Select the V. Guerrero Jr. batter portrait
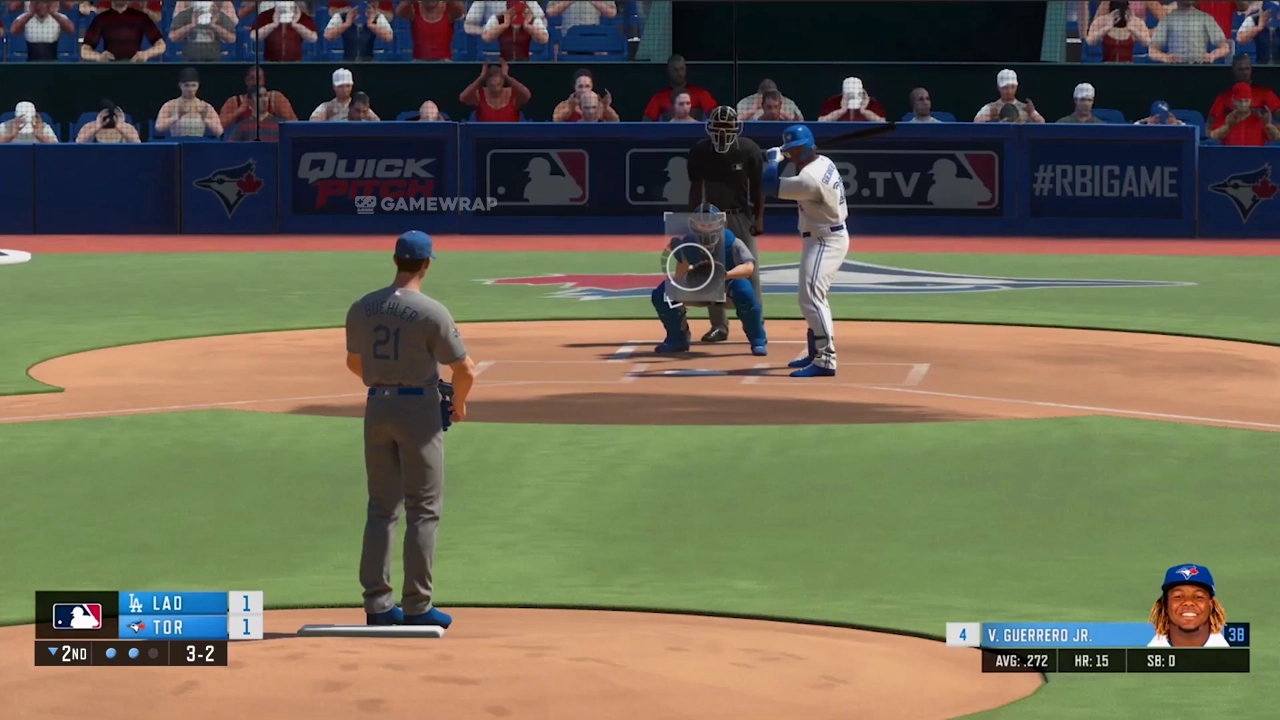Image resolution: width=1280 pixels, height=720 pixels. pyautogui.click(x=1188, y=607)
